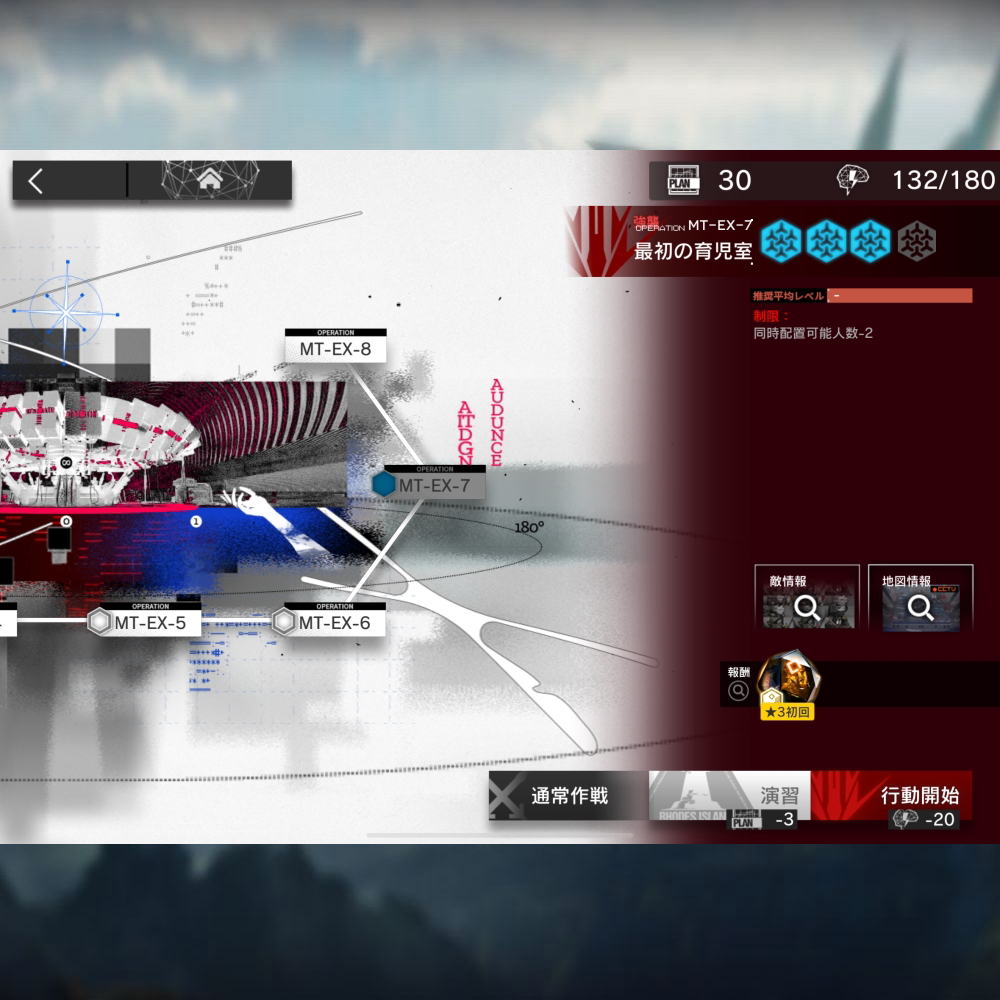Show map info (地図情報)
Image resolution: width=1000 pixels, height=1000 pixels.
coord(921,599)
